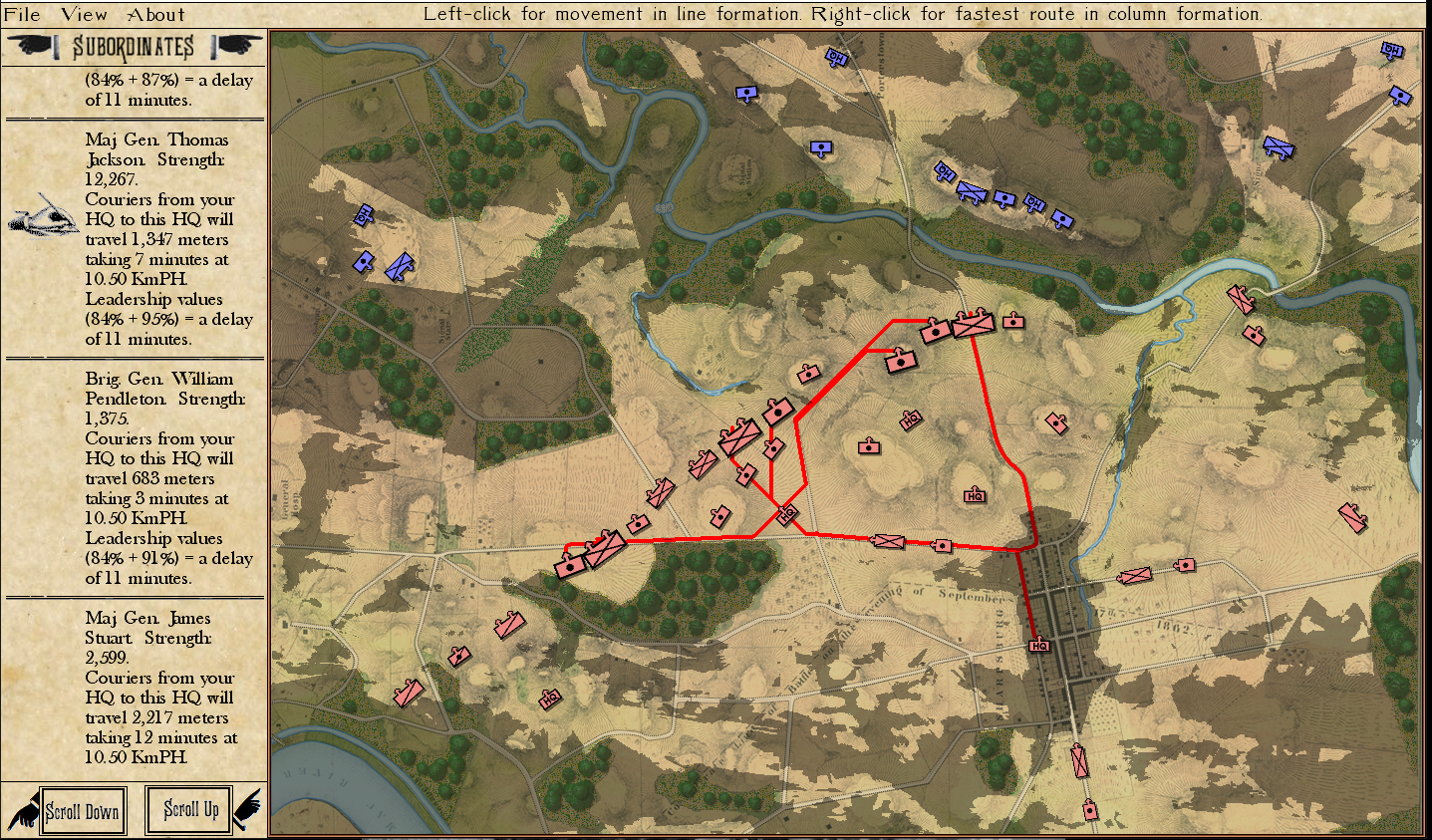Select the large crossed-flag Confederate brigade up north
This screenshot has width=1432, height=840.
(x=974, y=324)
